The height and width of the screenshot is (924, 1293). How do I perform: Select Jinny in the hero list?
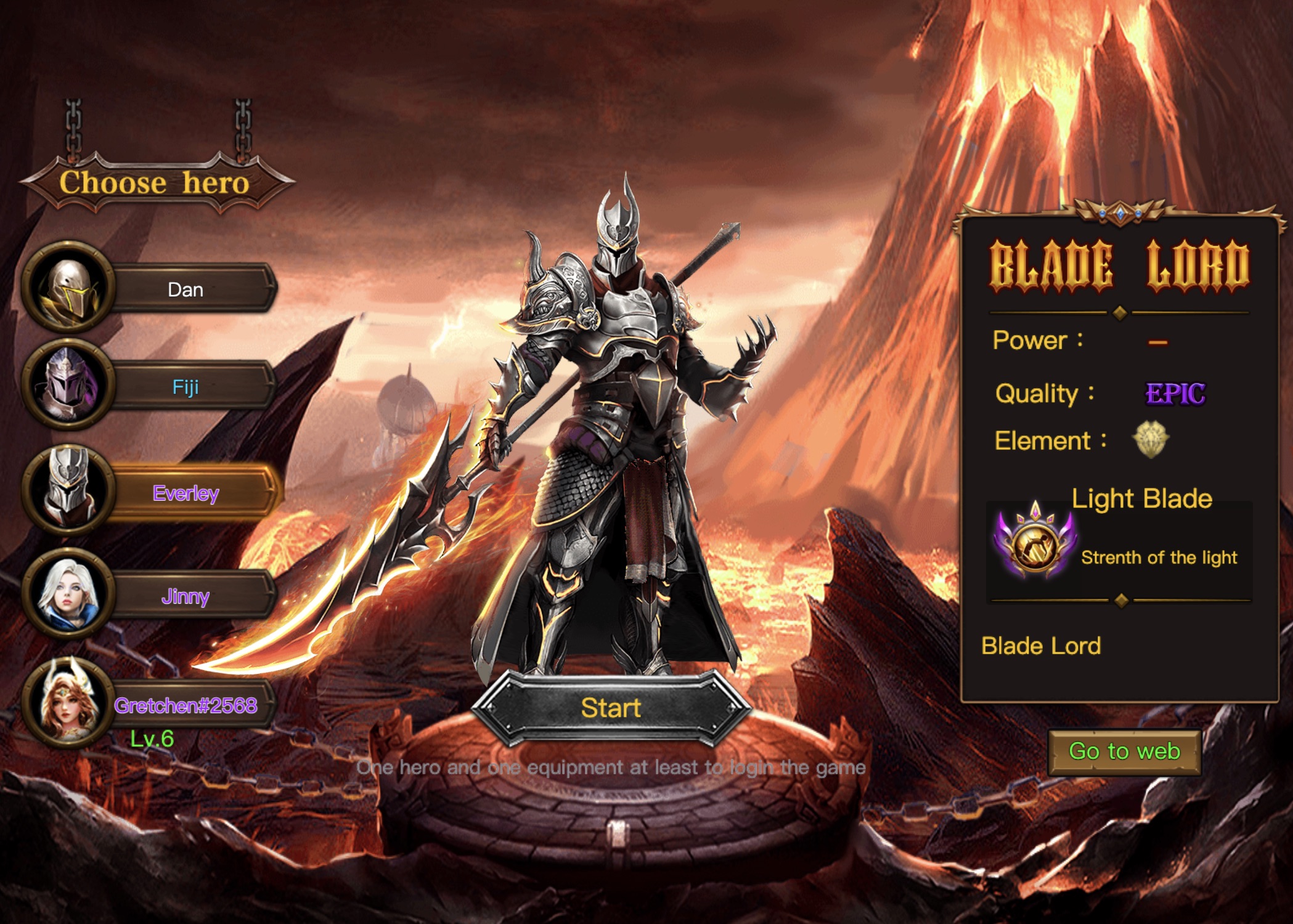185,596
